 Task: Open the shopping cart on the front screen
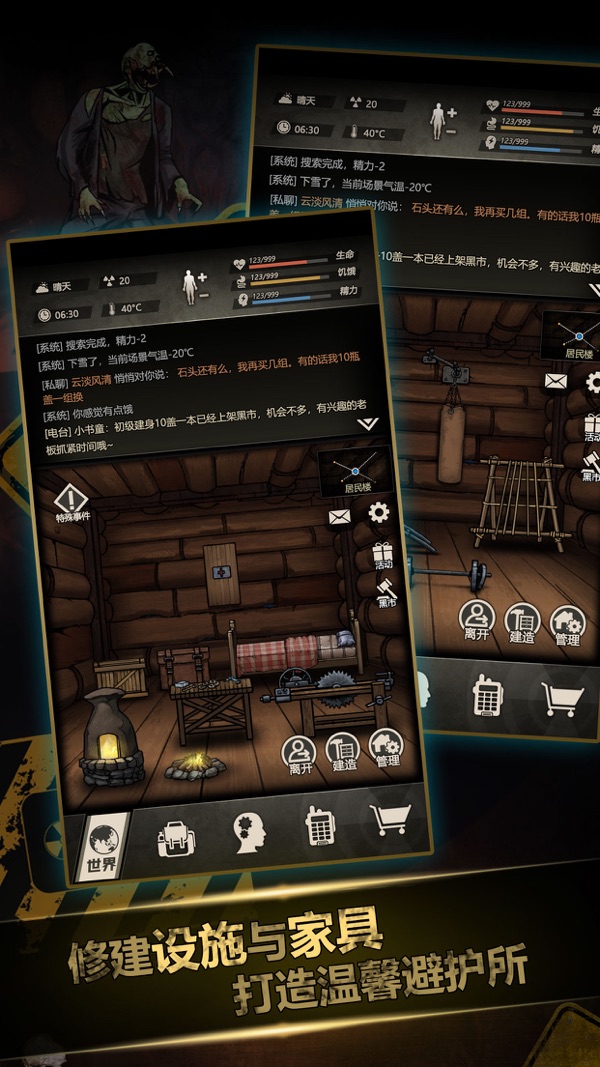tap(389, 820)
